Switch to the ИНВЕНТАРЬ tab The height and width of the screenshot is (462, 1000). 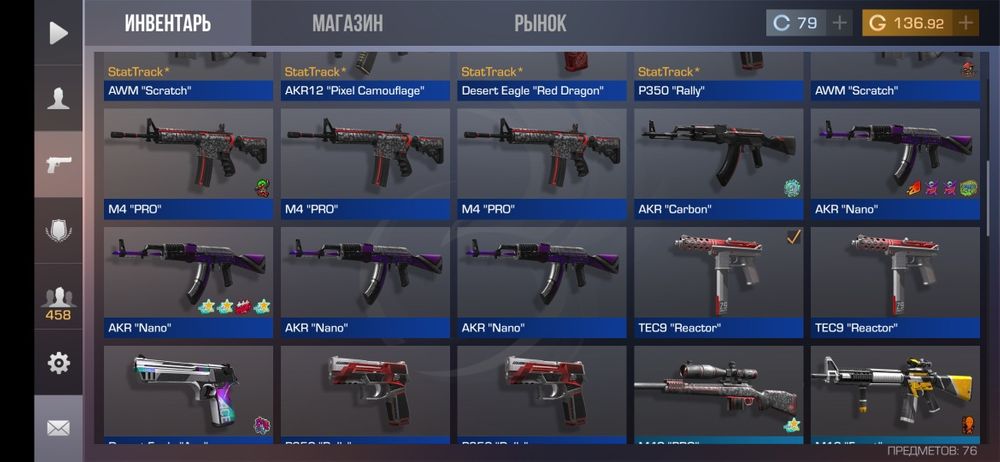click(167, 23)
